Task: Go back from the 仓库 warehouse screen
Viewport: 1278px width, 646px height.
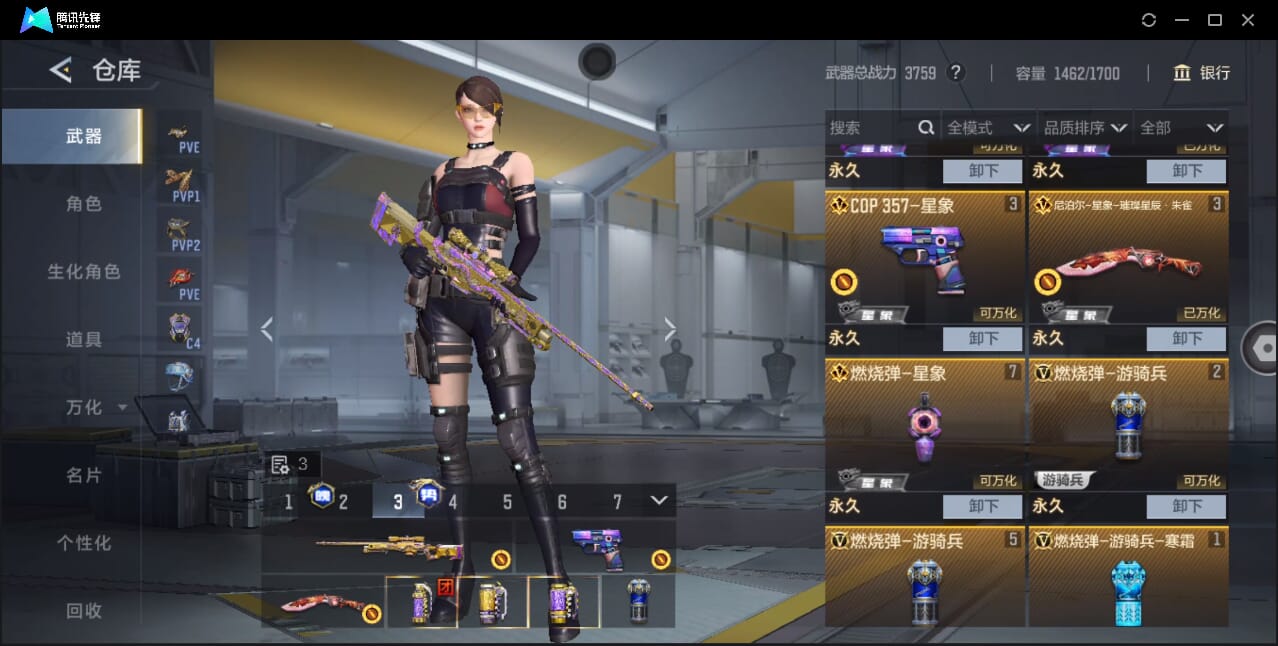Action: 61,70
